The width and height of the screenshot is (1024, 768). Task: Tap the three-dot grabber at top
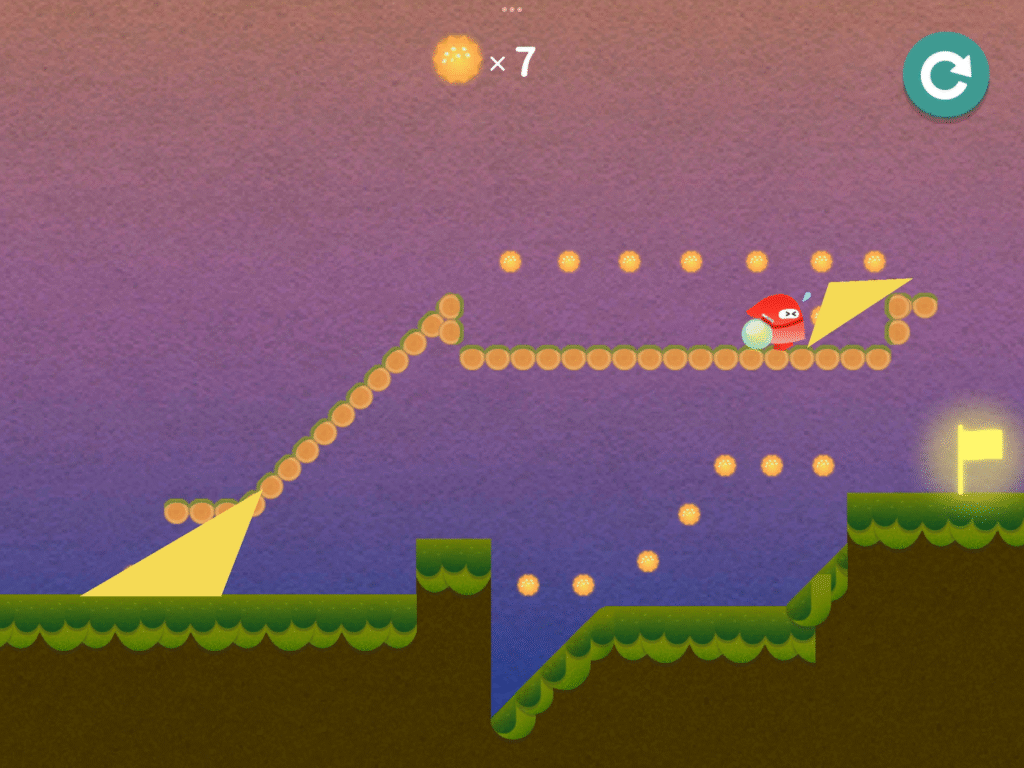512,9
